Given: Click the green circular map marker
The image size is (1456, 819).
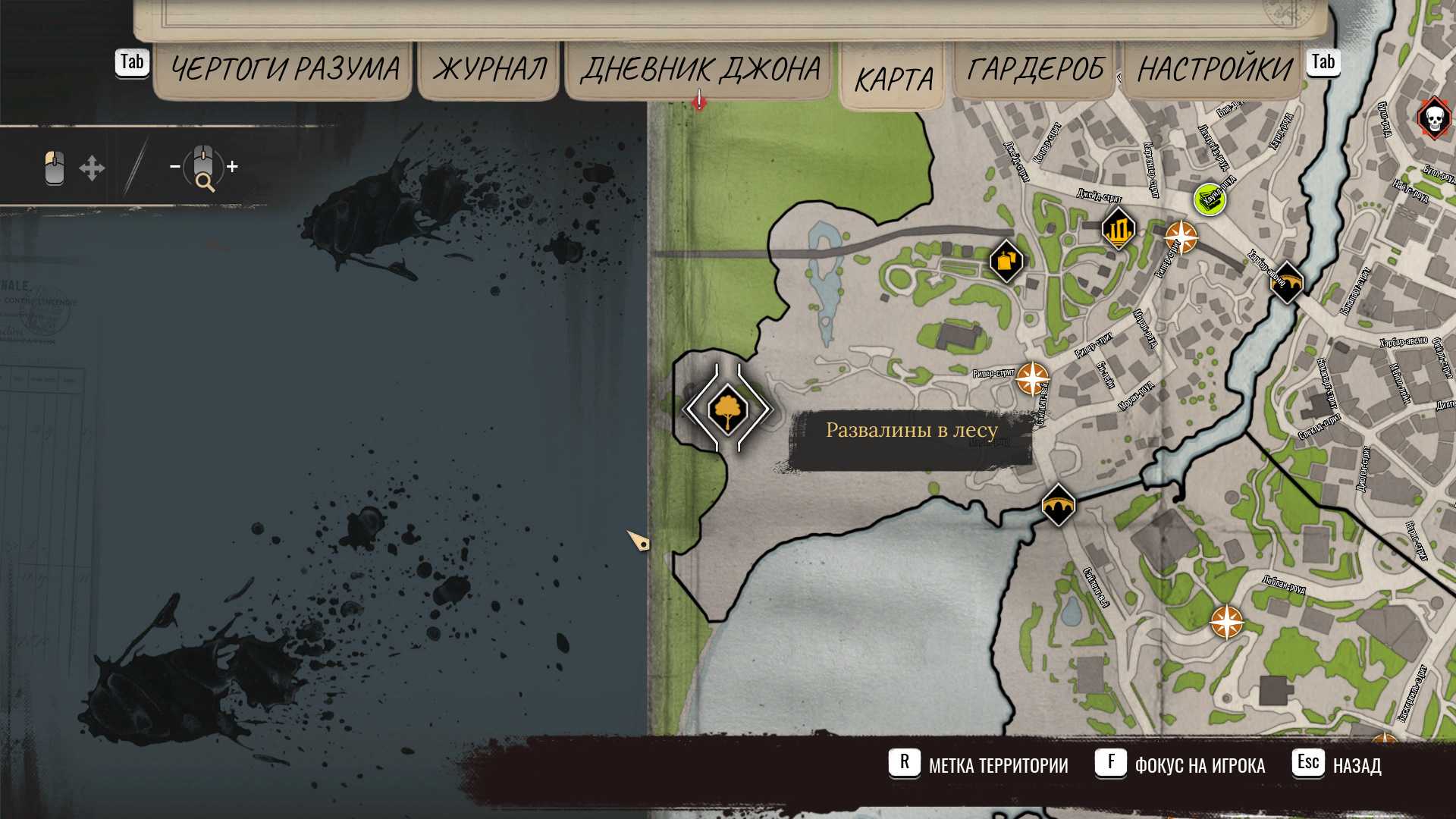Looking at the screenshot, I should point(1210,199).
